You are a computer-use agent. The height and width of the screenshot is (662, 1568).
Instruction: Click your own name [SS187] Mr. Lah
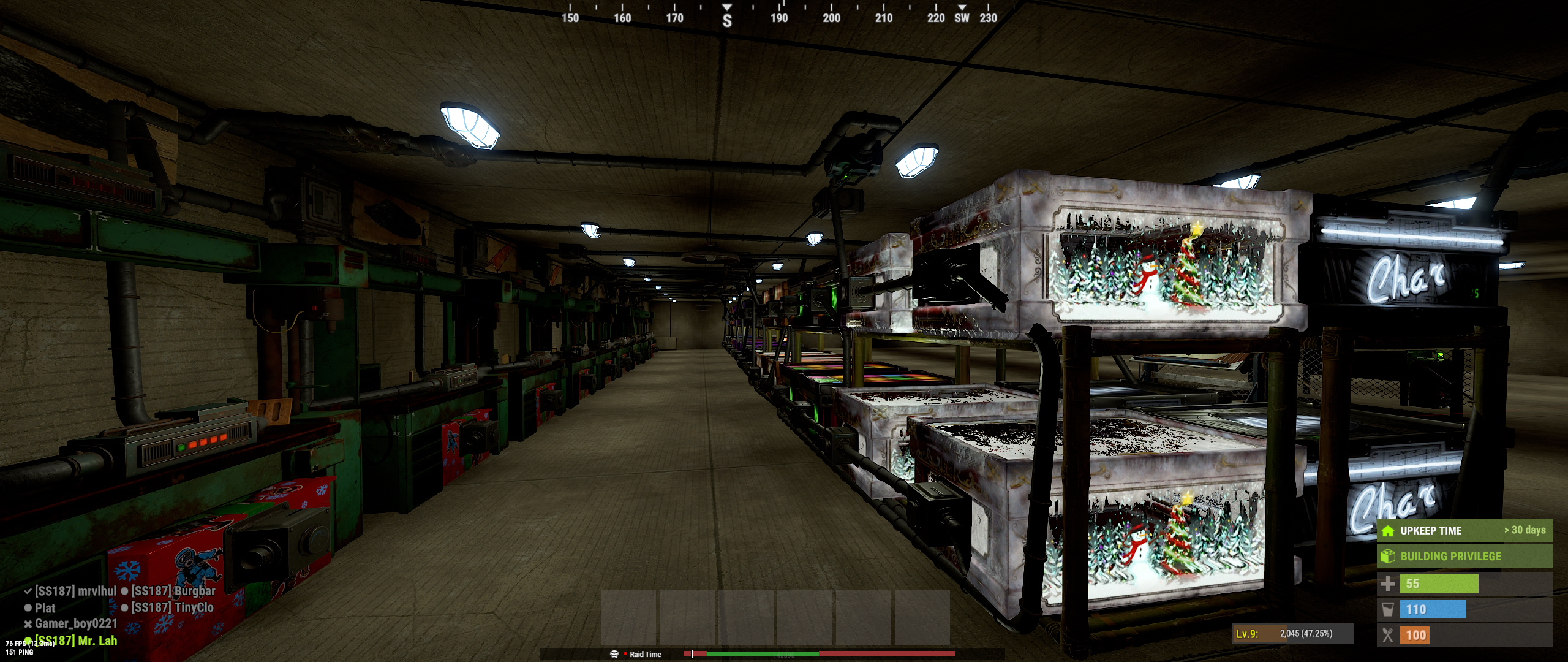click(x=75, y=641)
